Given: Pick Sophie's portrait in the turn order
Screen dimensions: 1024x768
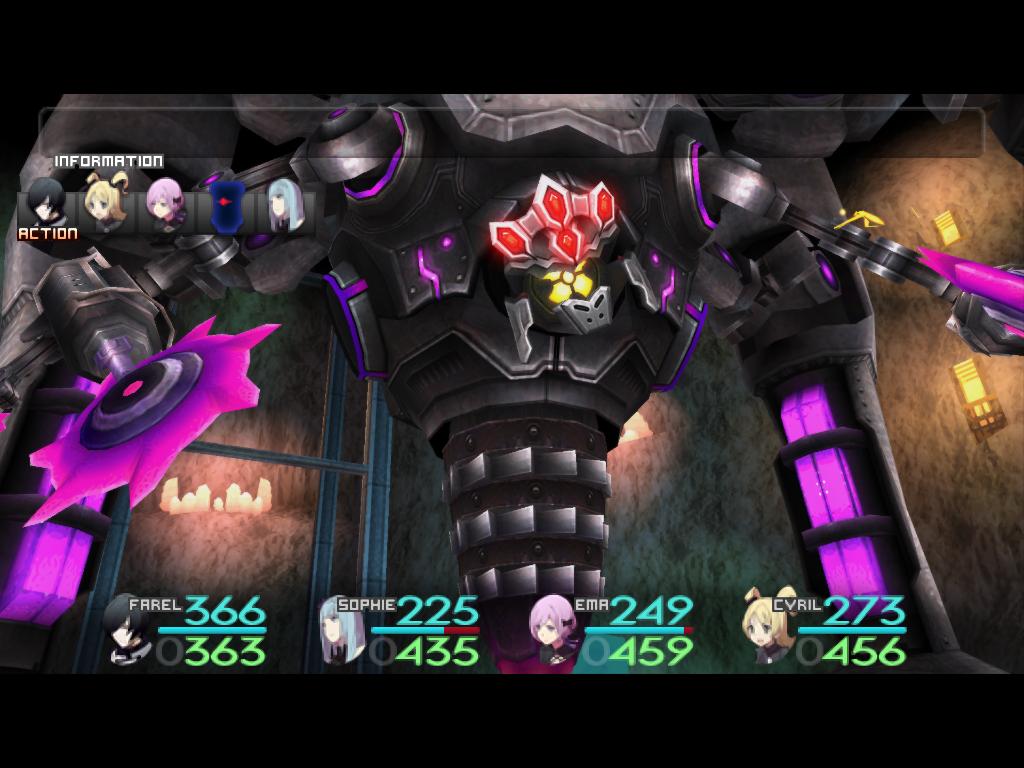Looking at the screenshot, I should point(284,207).
